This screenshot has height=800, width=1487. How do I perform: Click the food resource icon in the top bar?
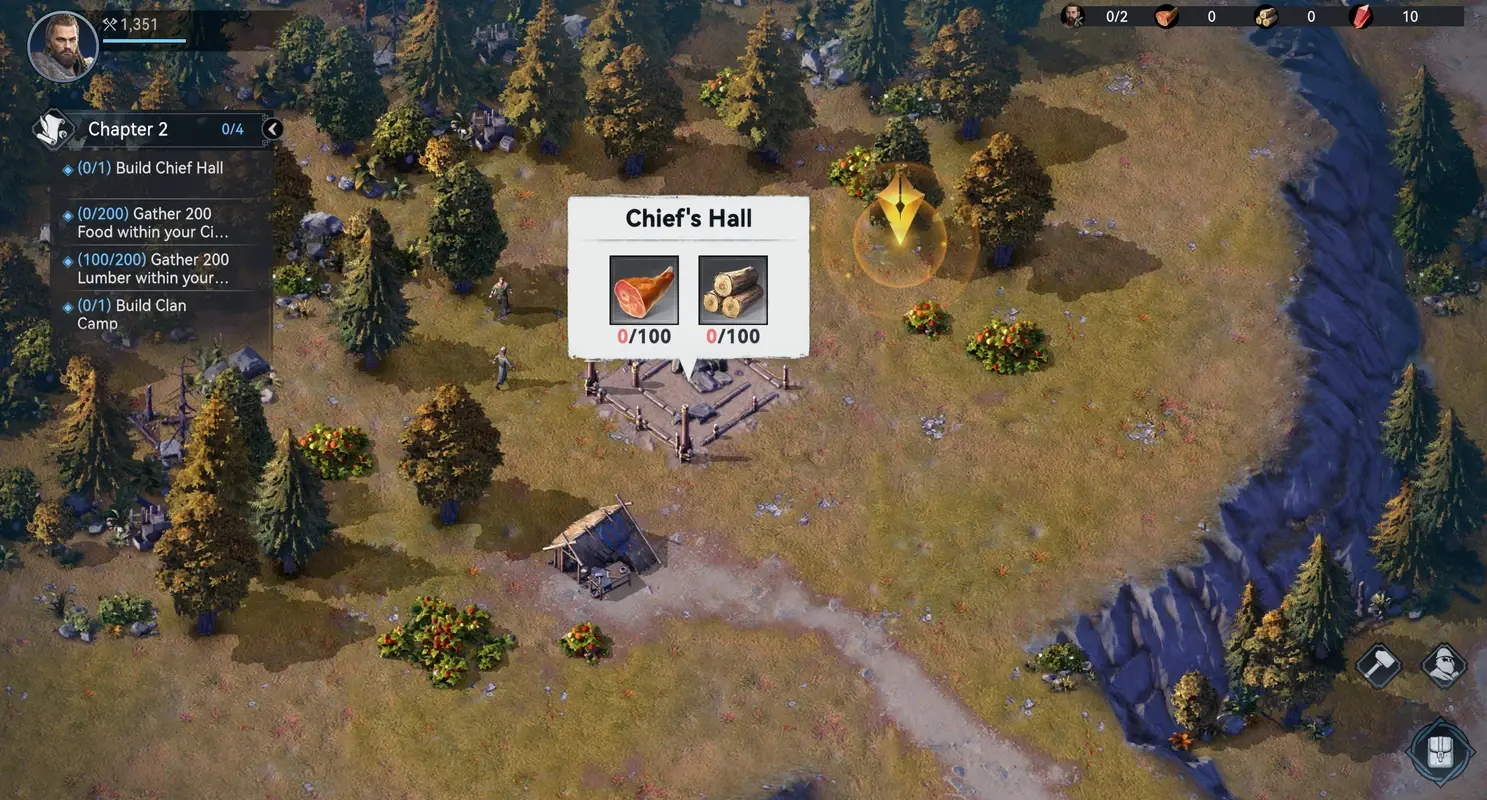click(1166, 16)
